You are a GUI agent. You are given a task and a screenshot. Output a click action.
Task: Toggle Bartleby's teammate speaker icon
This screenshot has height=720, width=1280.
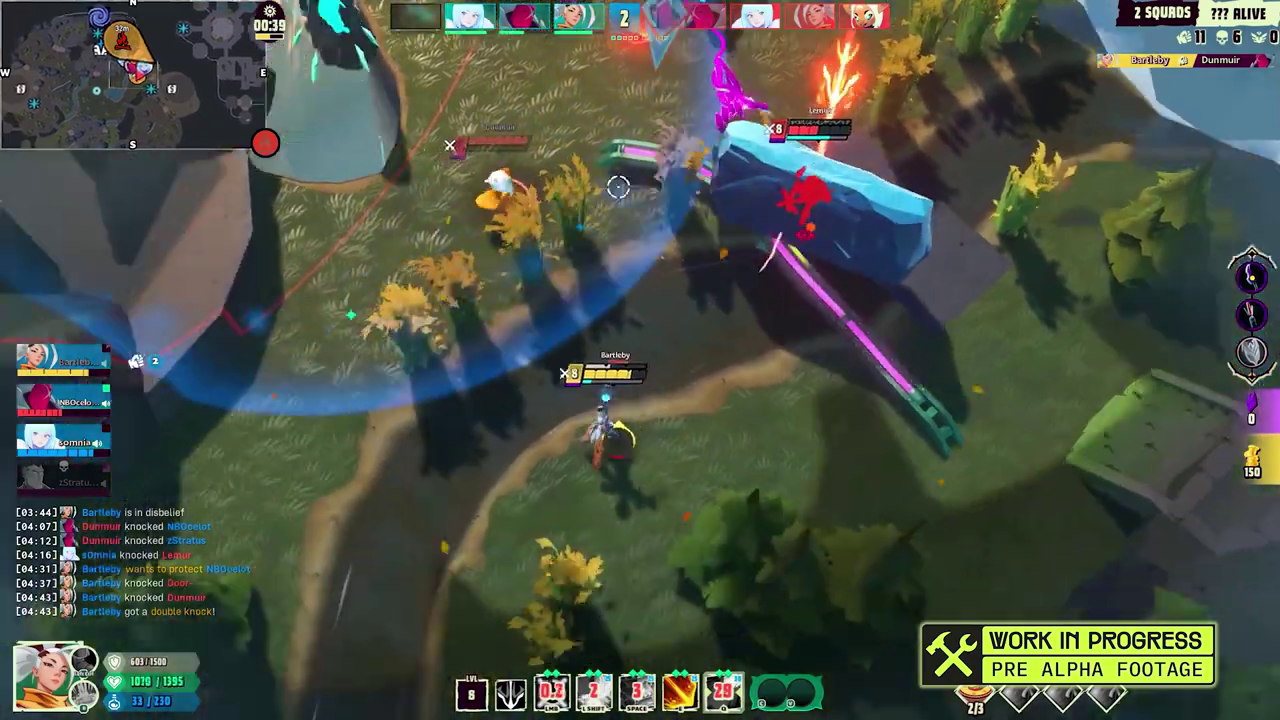click(103, 361)
